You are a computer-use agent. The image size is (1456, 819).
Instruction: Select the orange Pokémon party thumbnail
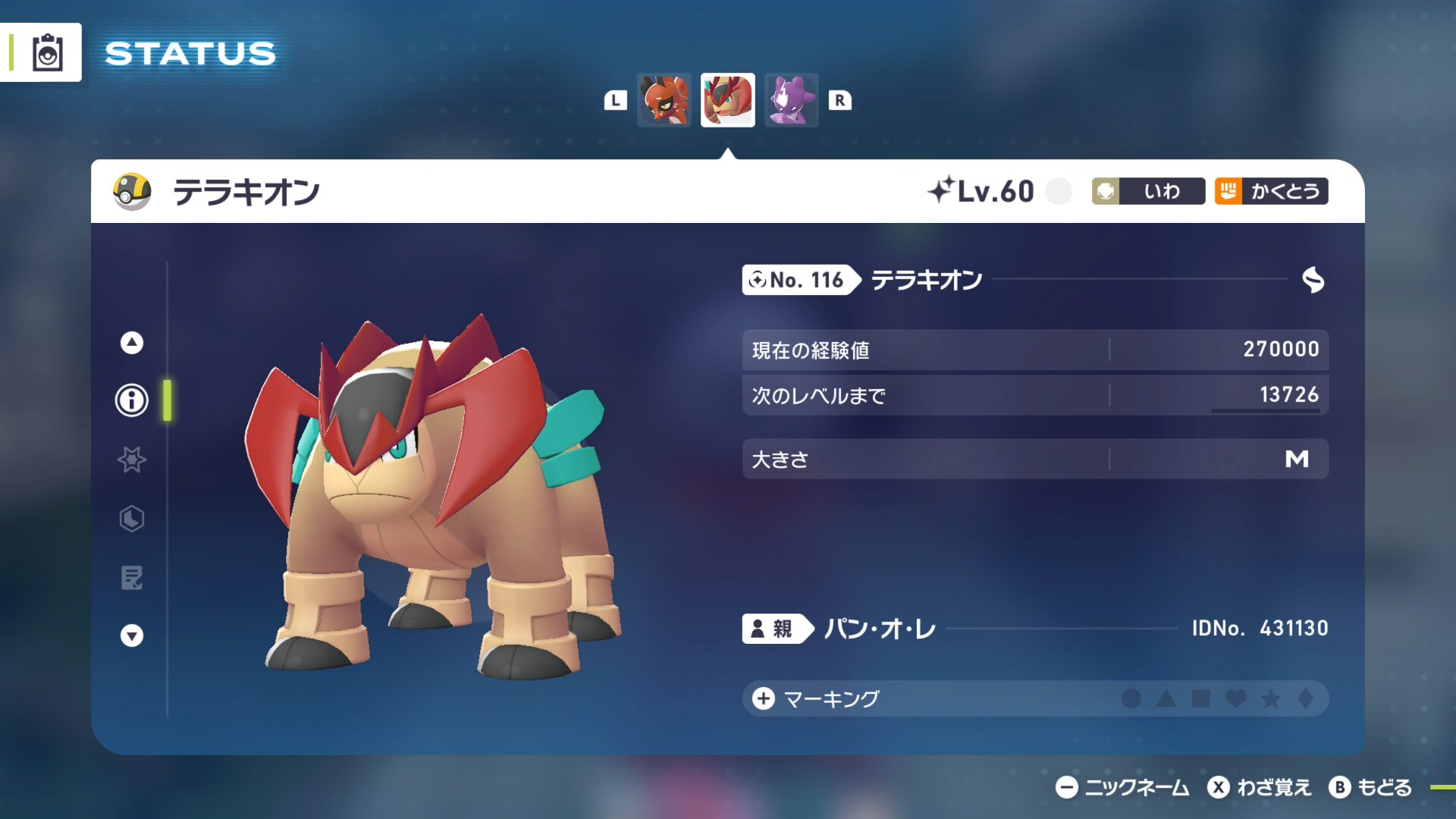click(x=664, y=100)
